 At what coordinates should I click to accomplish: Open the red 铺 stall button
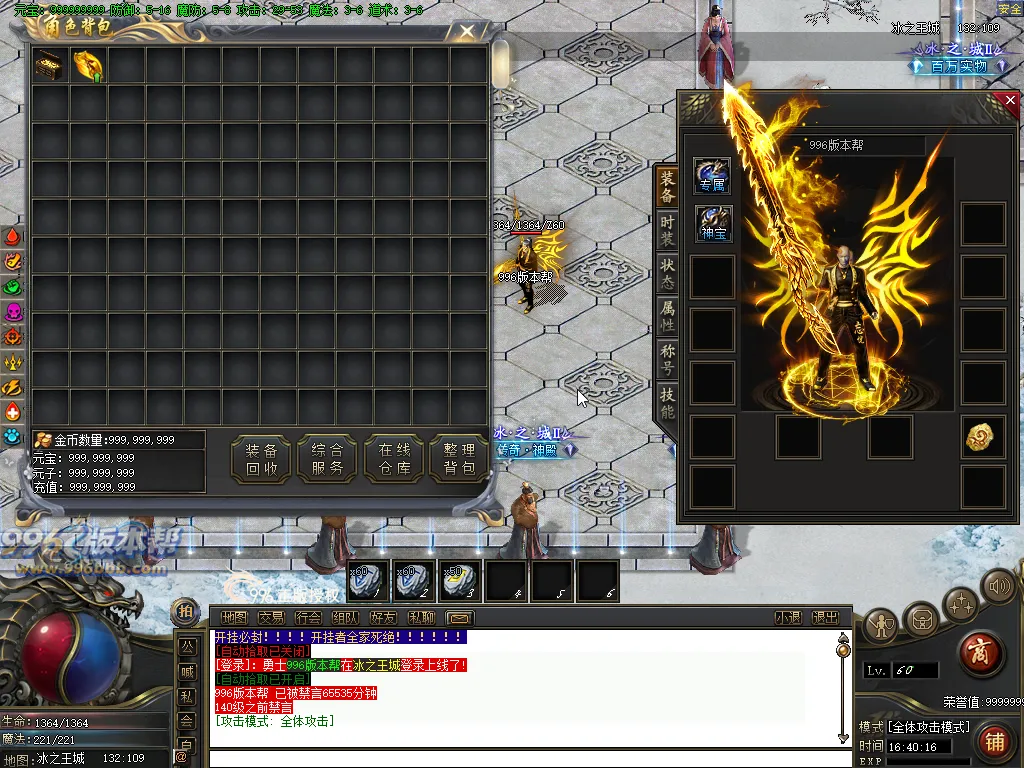coord(994,741)
